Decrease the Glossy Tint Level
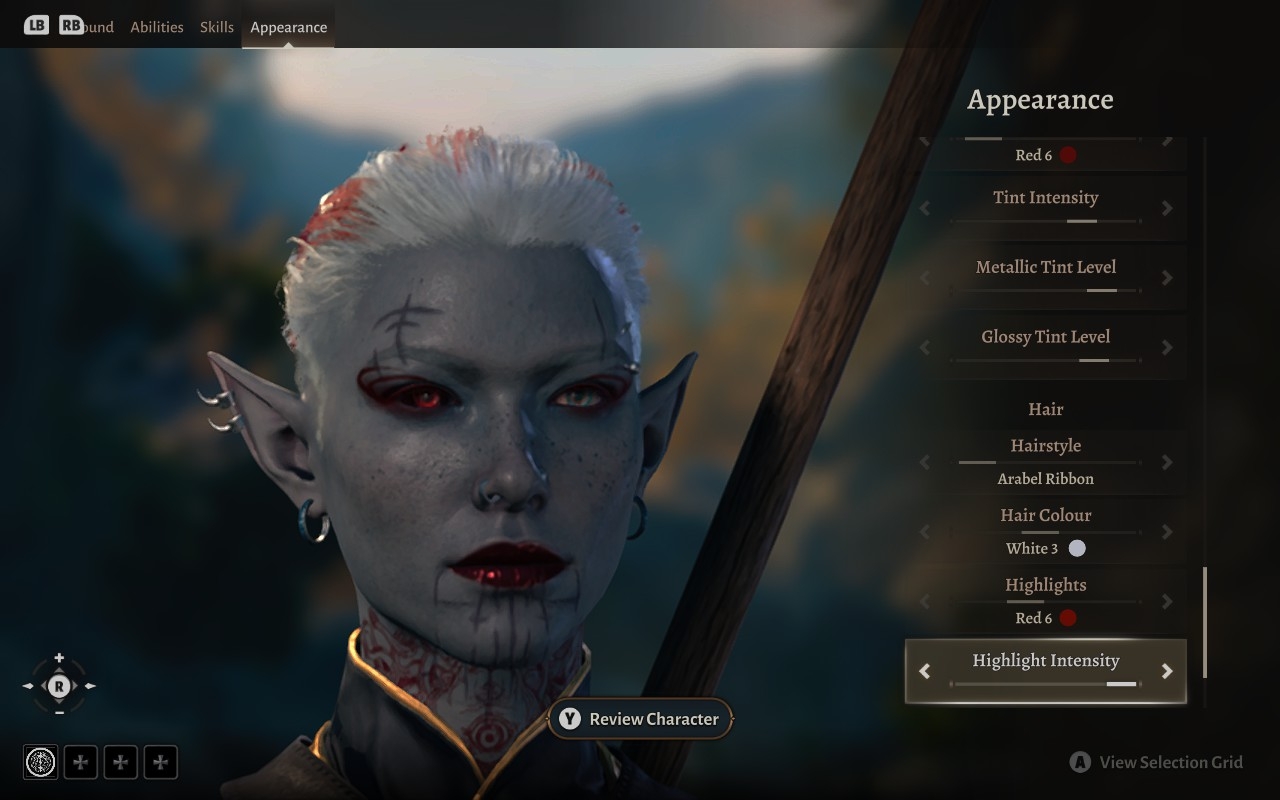This screenshot has width=1280, height=800. click(925, 348)
